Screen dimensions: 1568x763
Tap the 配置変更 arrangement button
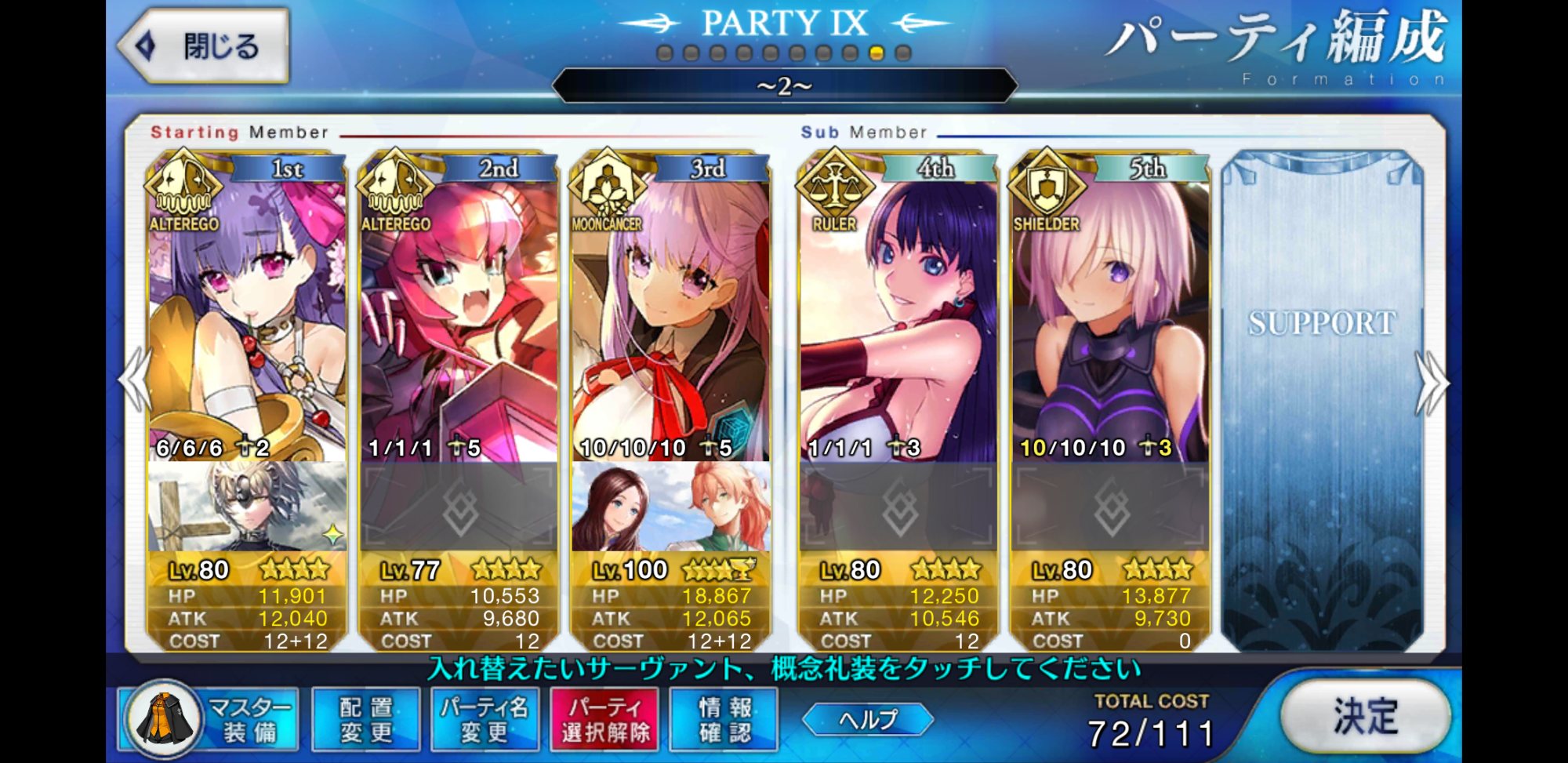pos(366,719)
